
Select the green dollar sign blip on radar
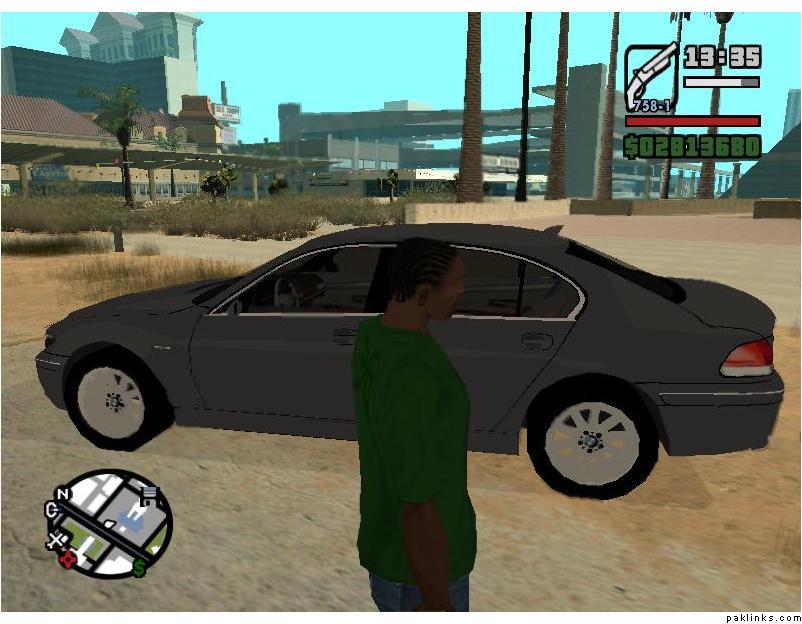[139, 568]
